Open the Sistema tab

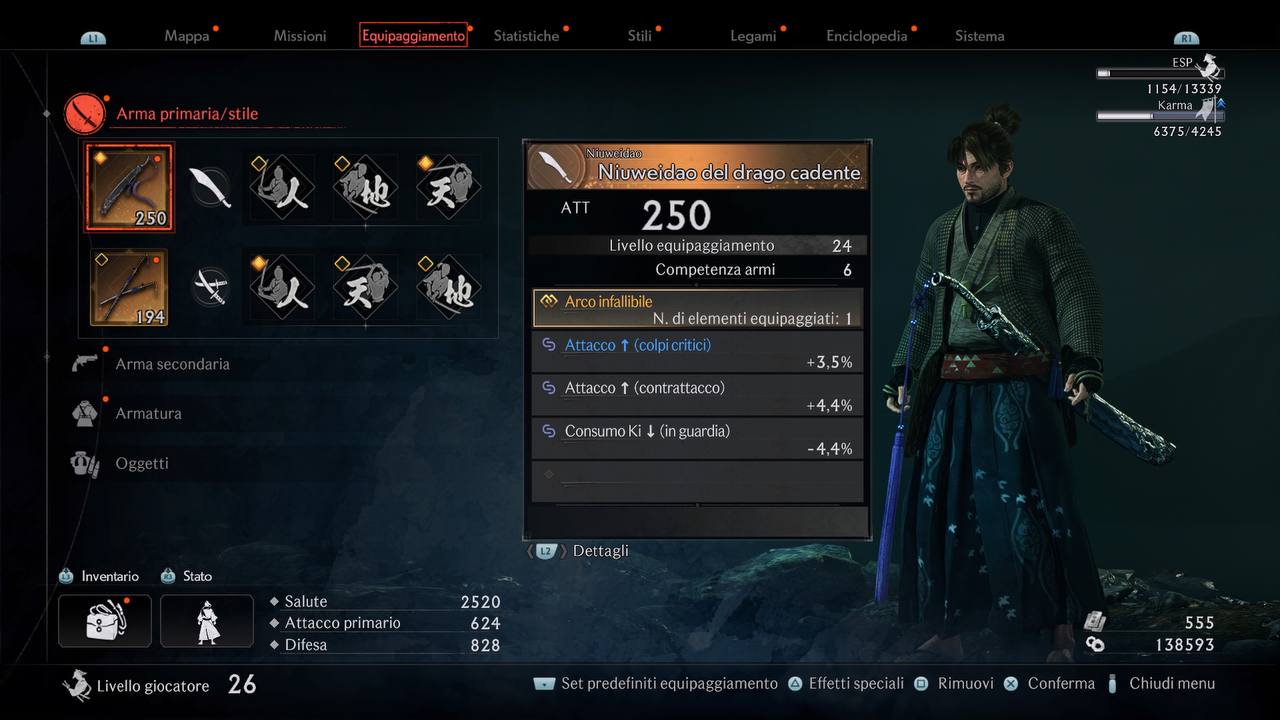(979, 36)
